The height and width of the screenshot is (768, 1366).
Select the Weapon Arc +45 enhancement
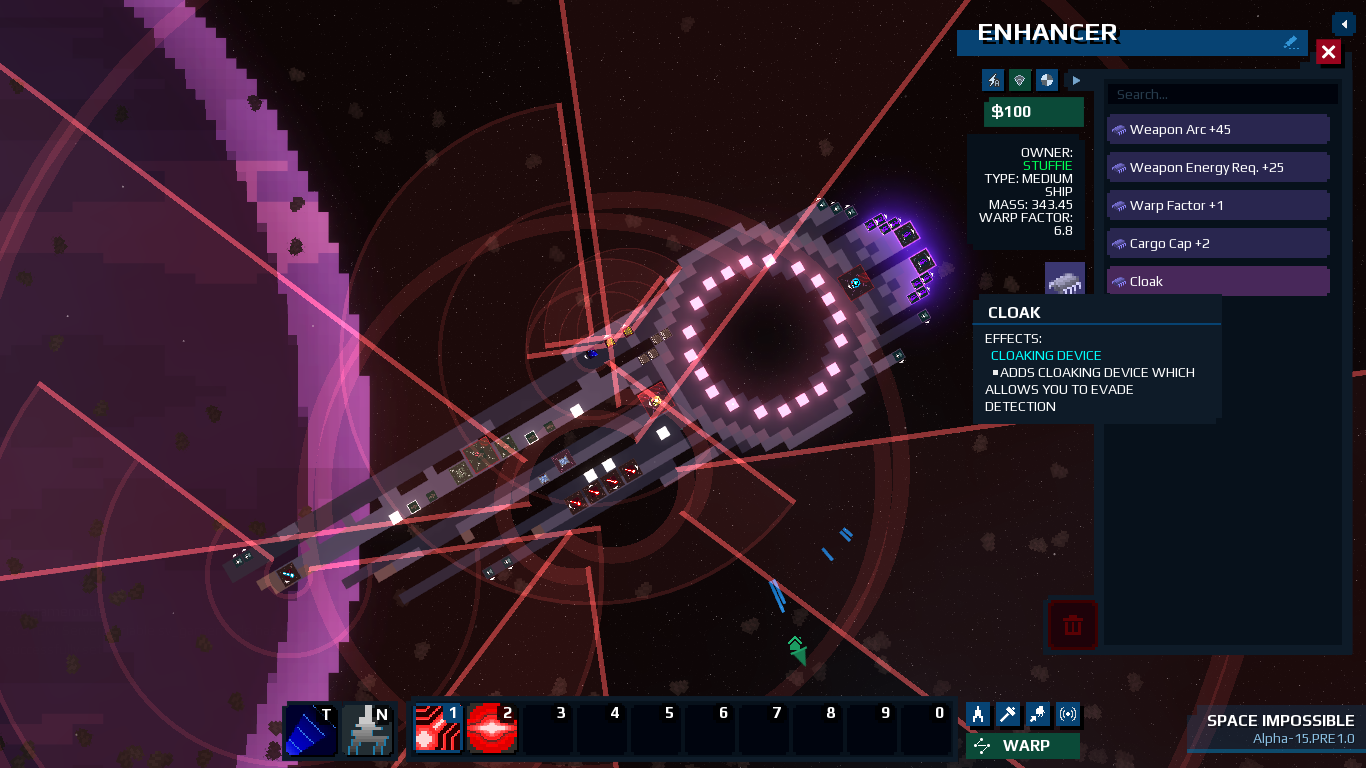[x=1218, y=130]
